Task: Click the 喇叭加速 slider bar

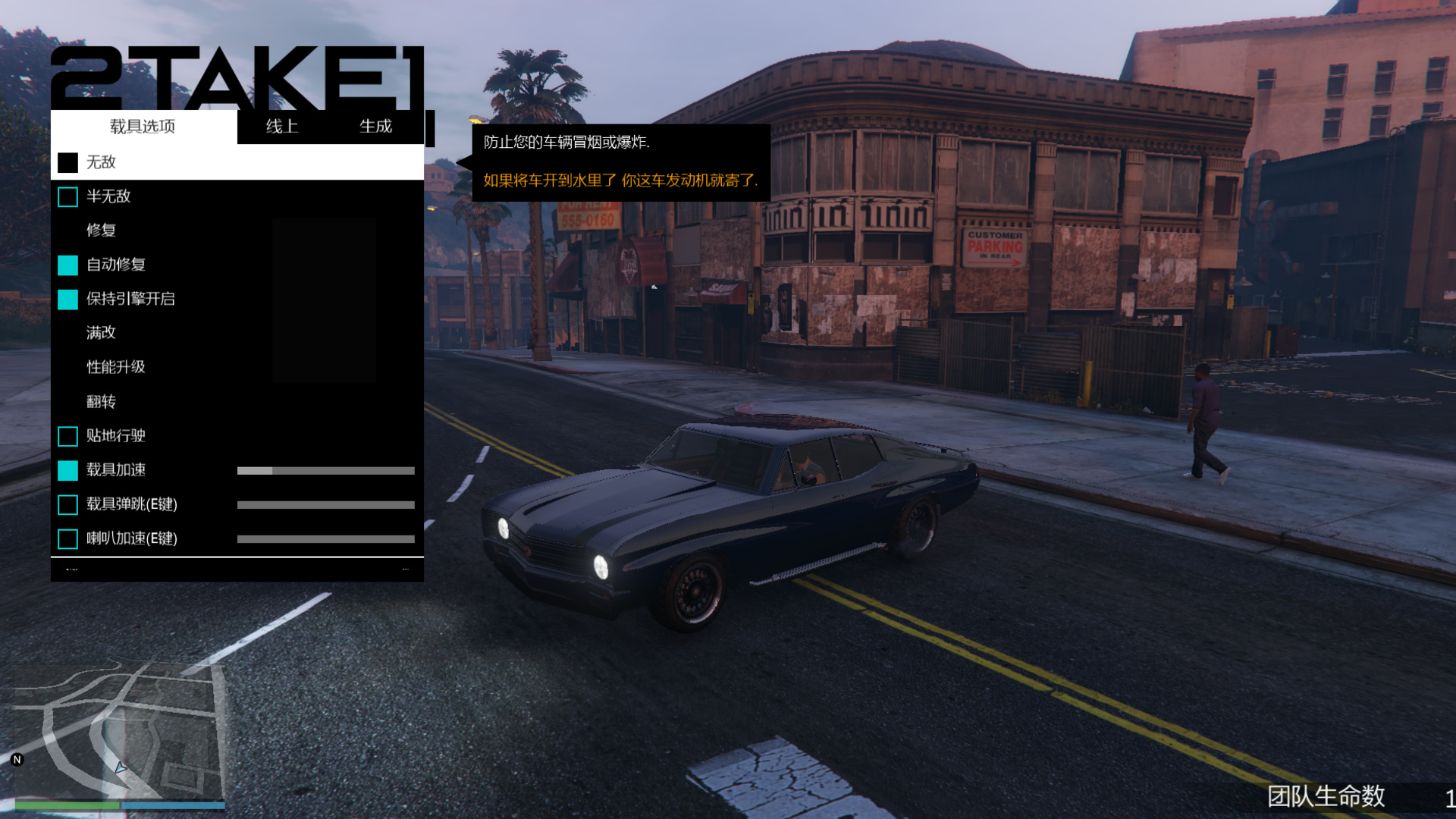Action: click(325, 539)
